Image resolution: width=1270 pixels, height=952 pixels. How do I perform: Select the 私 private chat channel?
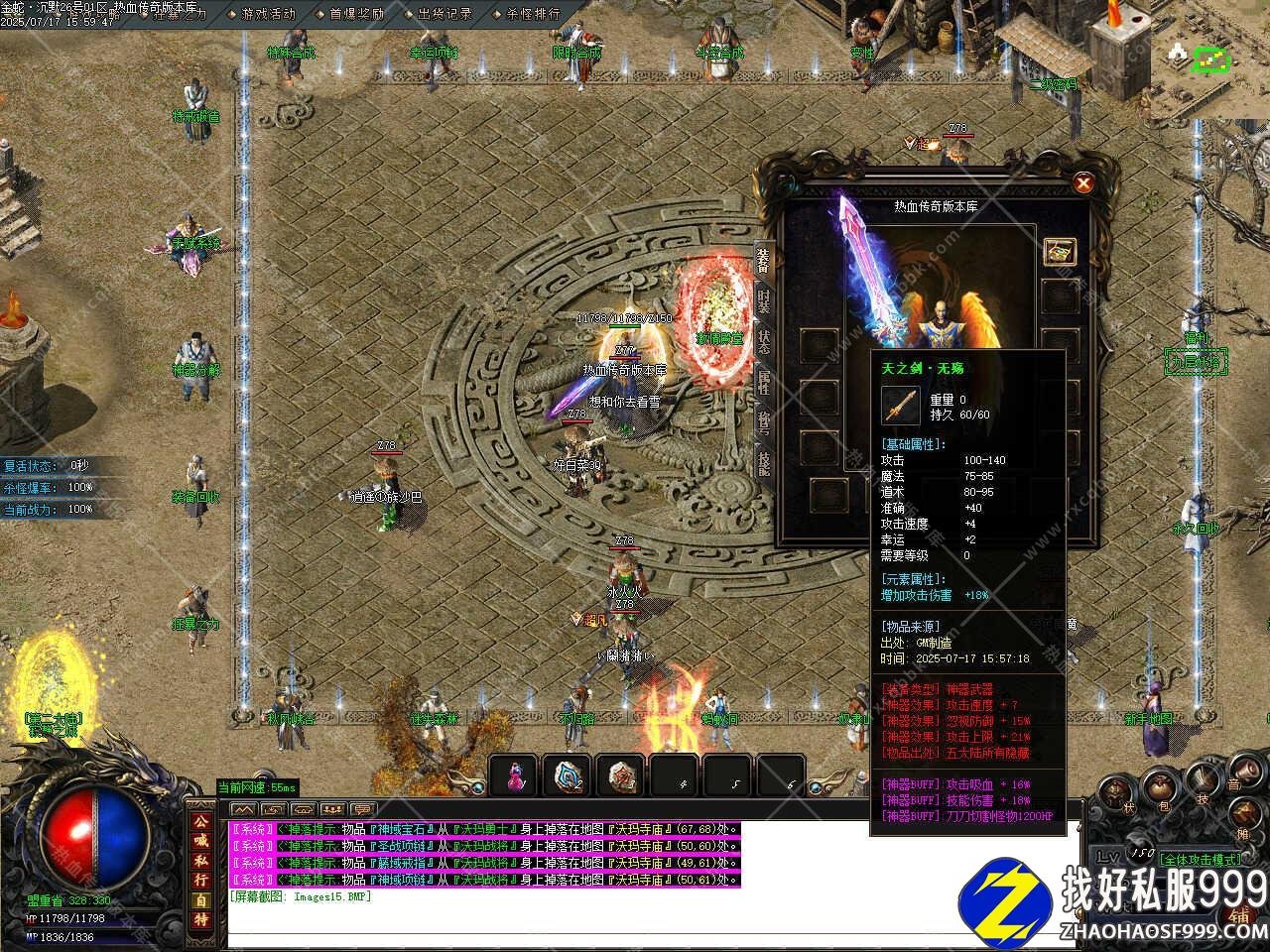coord(200,861)
